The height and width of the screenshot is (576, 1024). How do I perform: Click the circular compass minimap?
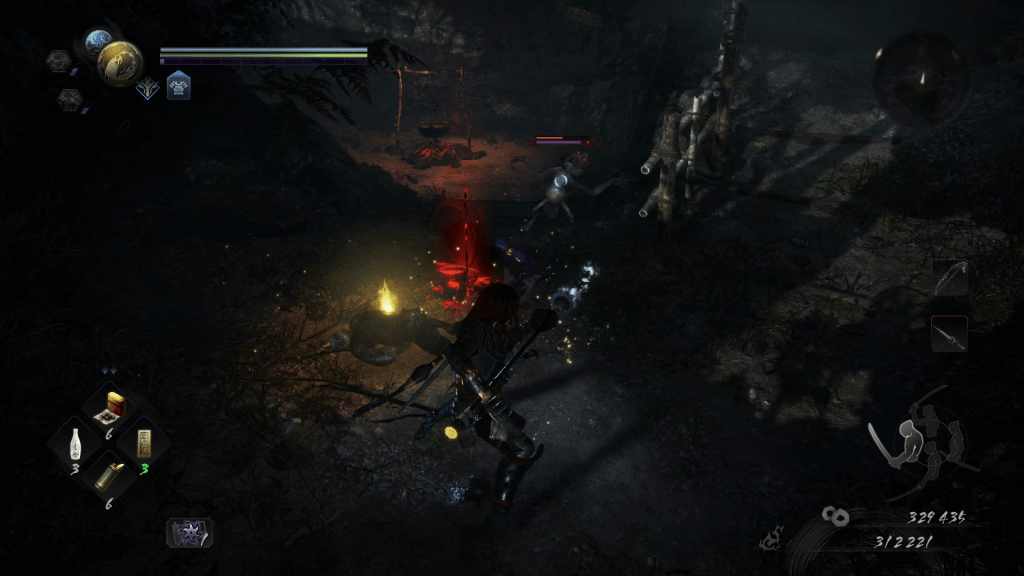pos(921,80)
